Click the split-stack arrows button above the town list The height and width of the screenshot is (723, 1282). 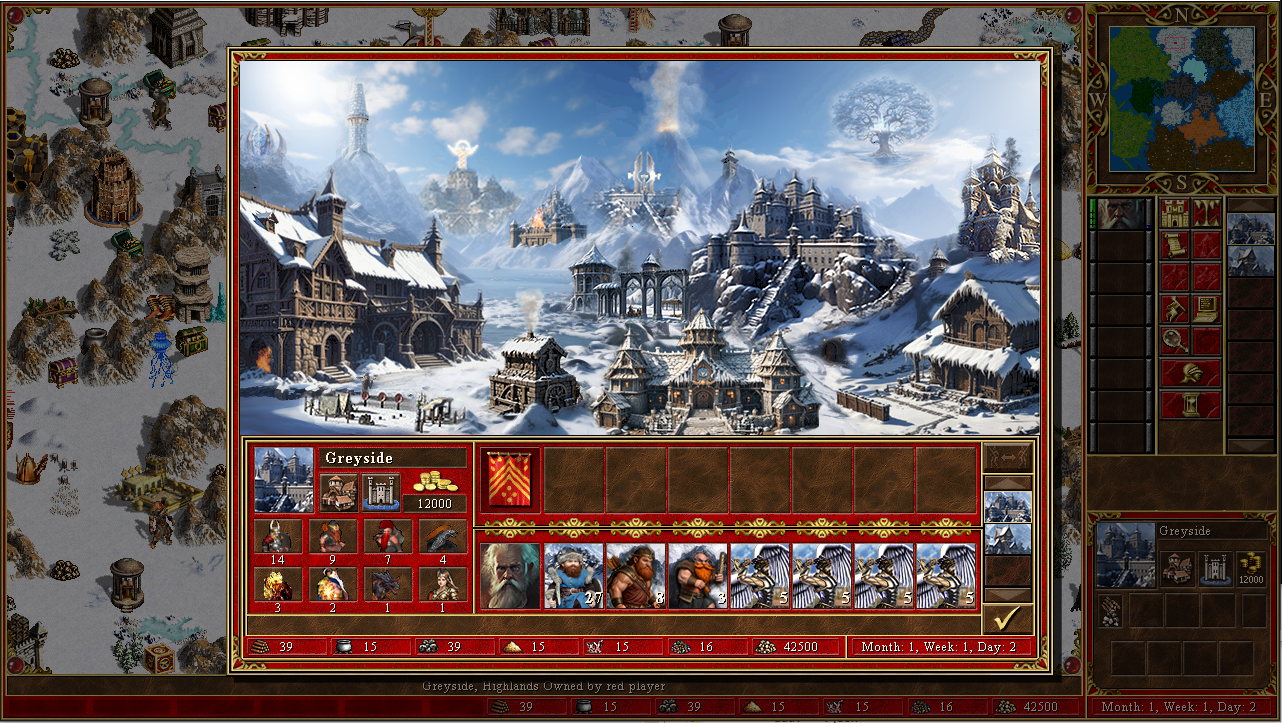(1007, 458)
